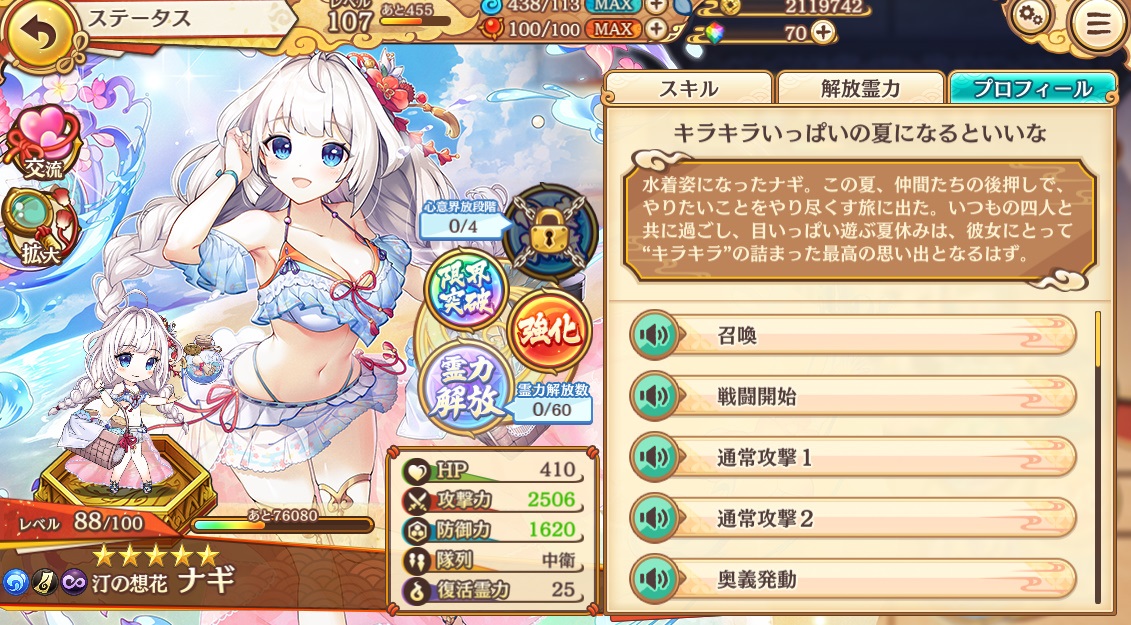Image resolution: width=1131 pixels, height=625 pixels.
Task: Play the 通常攻撃１ voice line
Action: 654,458
